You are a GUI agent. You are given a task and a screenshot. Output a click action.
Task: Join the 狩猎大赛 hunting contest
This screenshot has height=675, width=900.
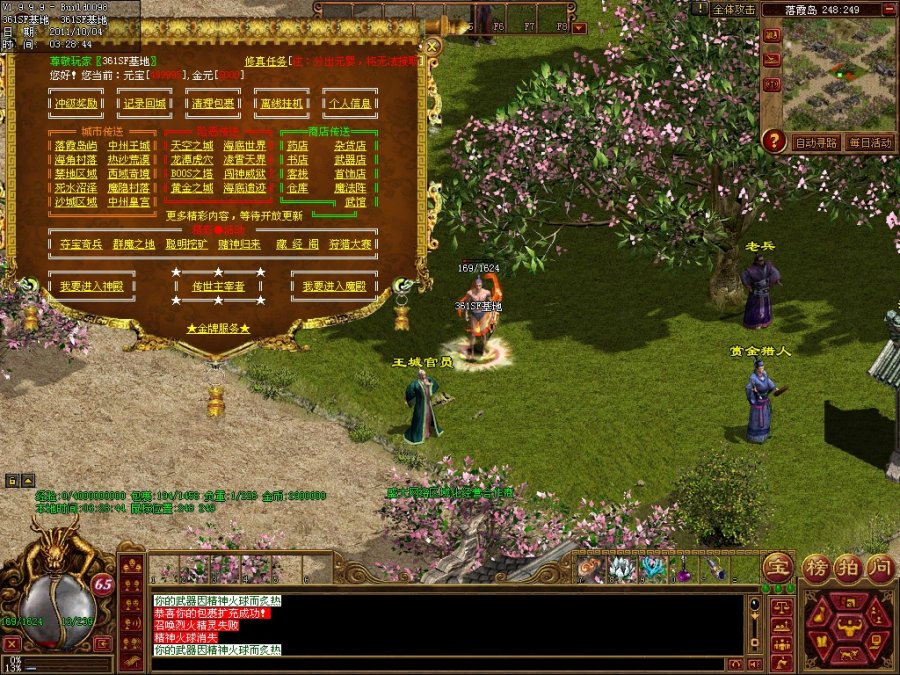point(351,244)
